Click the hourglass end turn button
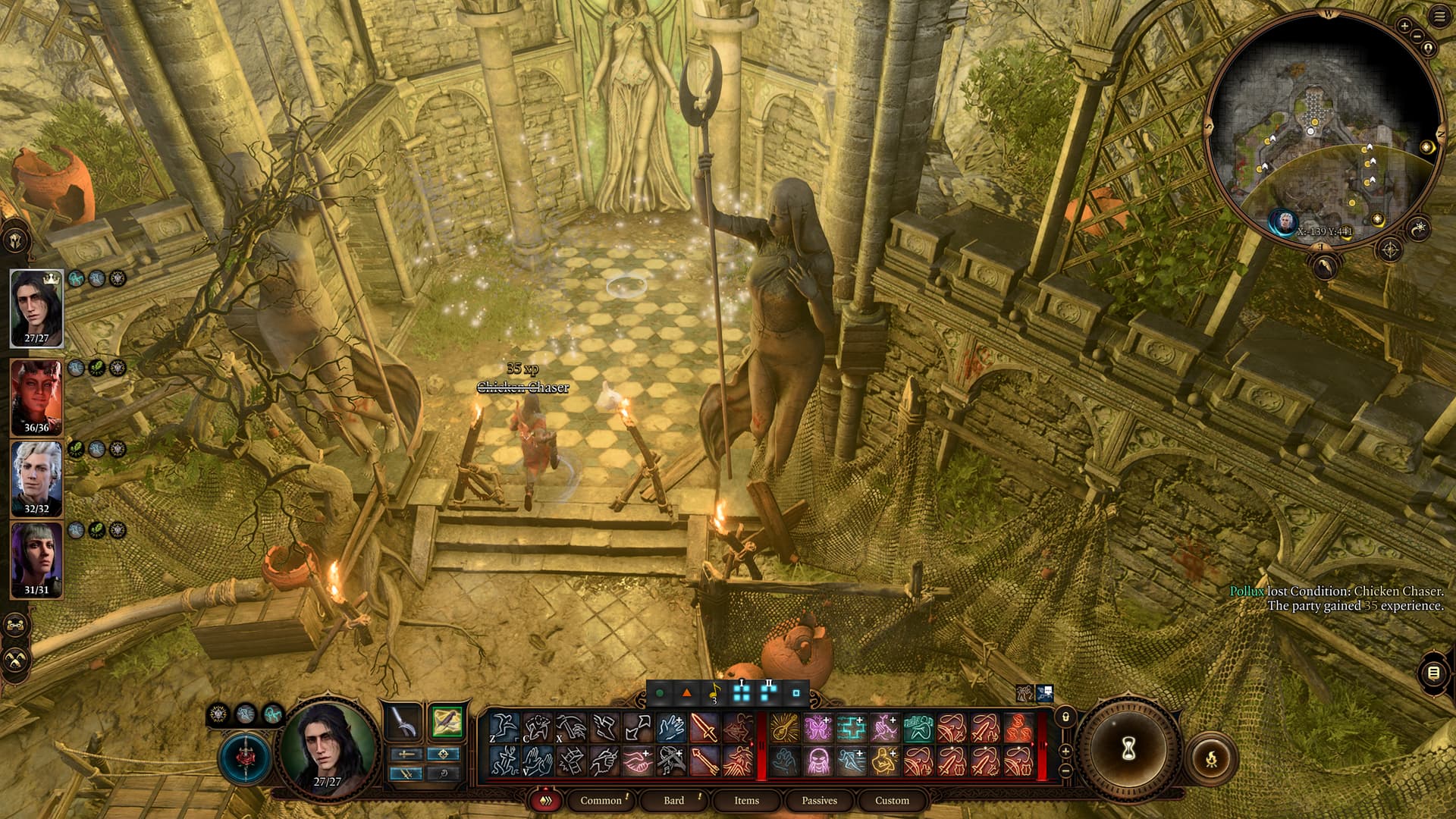The width and height of the screenshot is (1456, 819). click(1128, 749)
